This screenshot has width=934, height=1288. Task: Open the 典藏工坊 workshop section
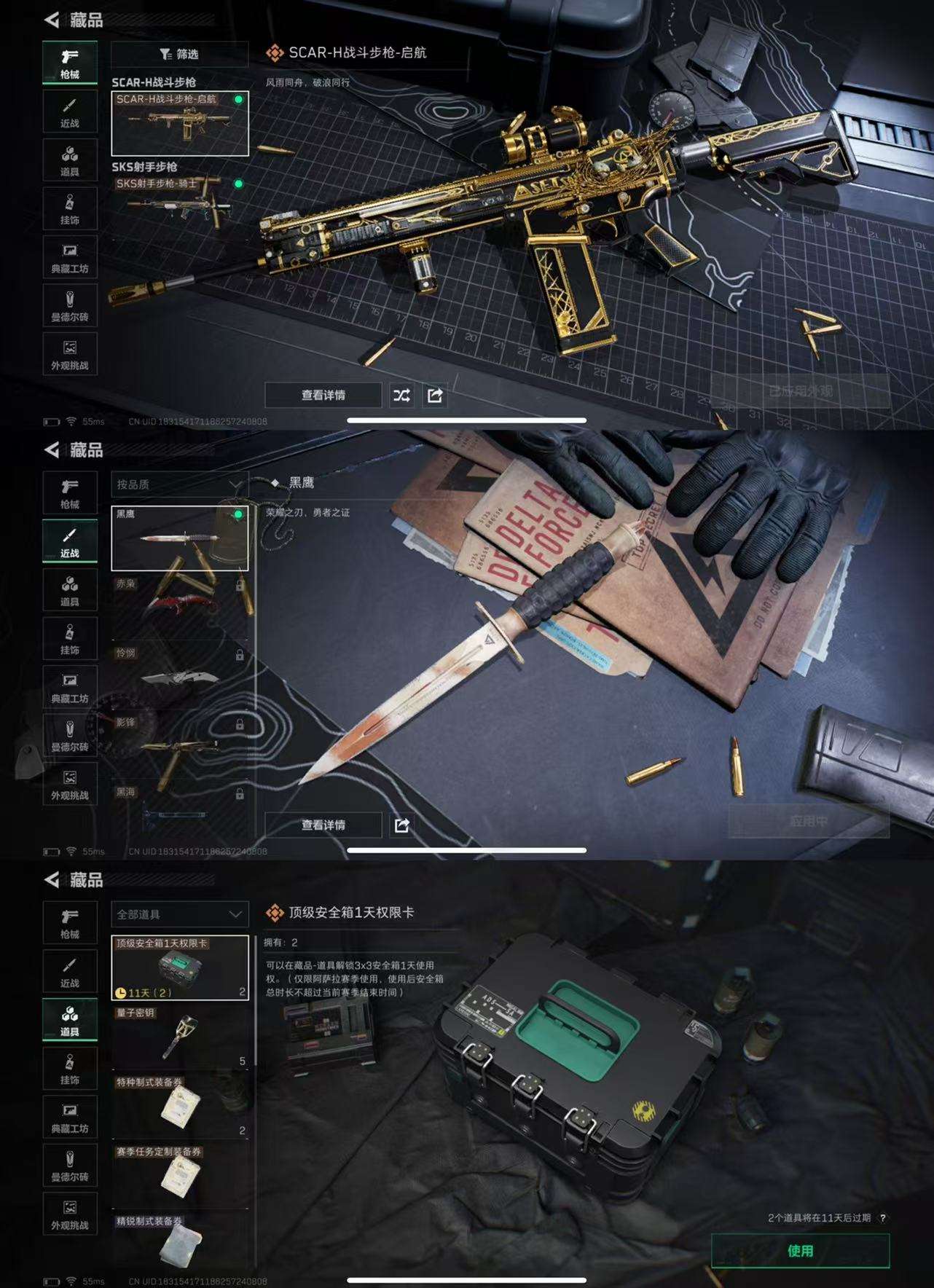70,257
